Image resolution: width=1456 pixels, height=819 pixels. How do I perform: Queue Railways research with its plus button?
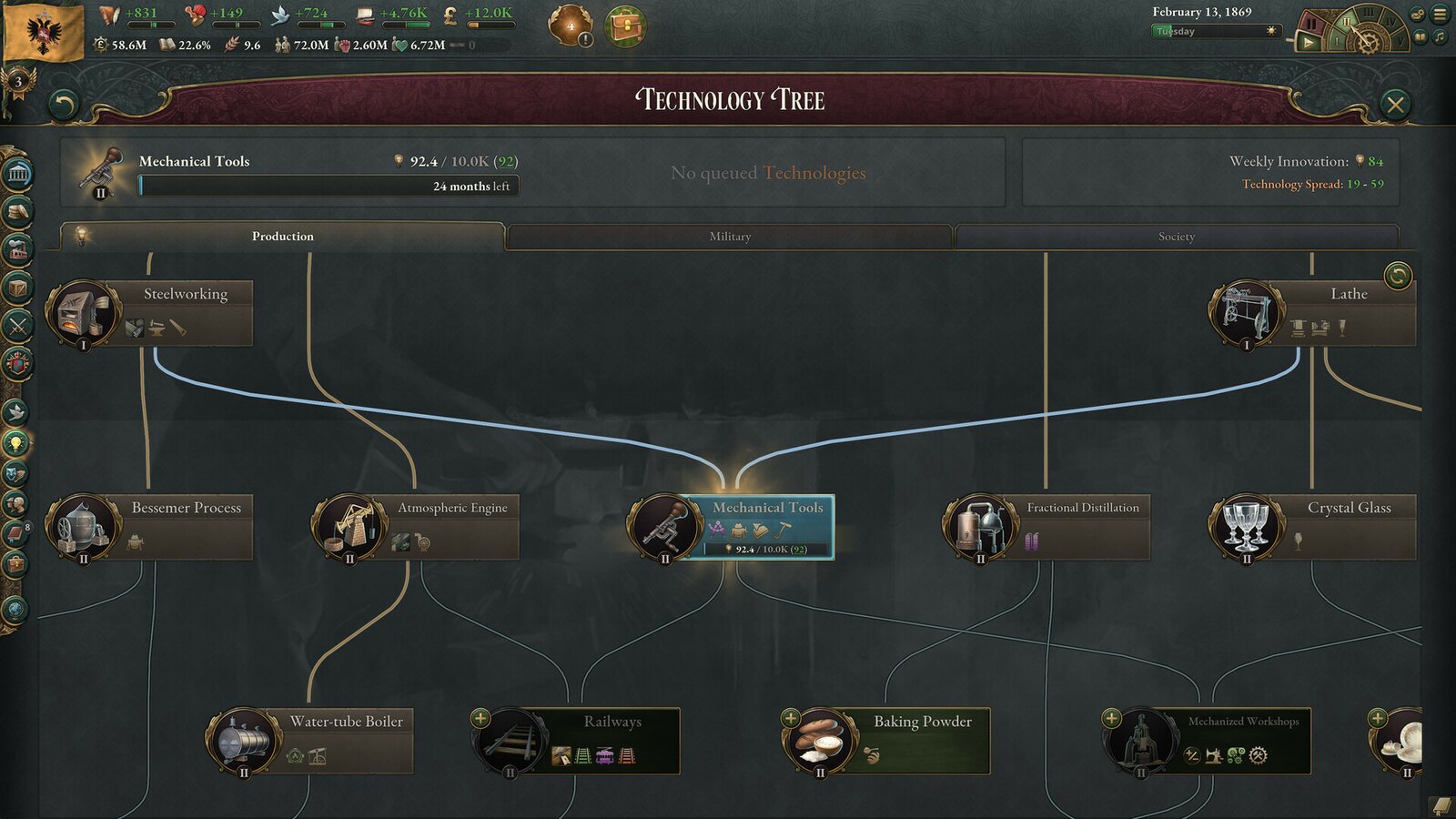(480, 716)
